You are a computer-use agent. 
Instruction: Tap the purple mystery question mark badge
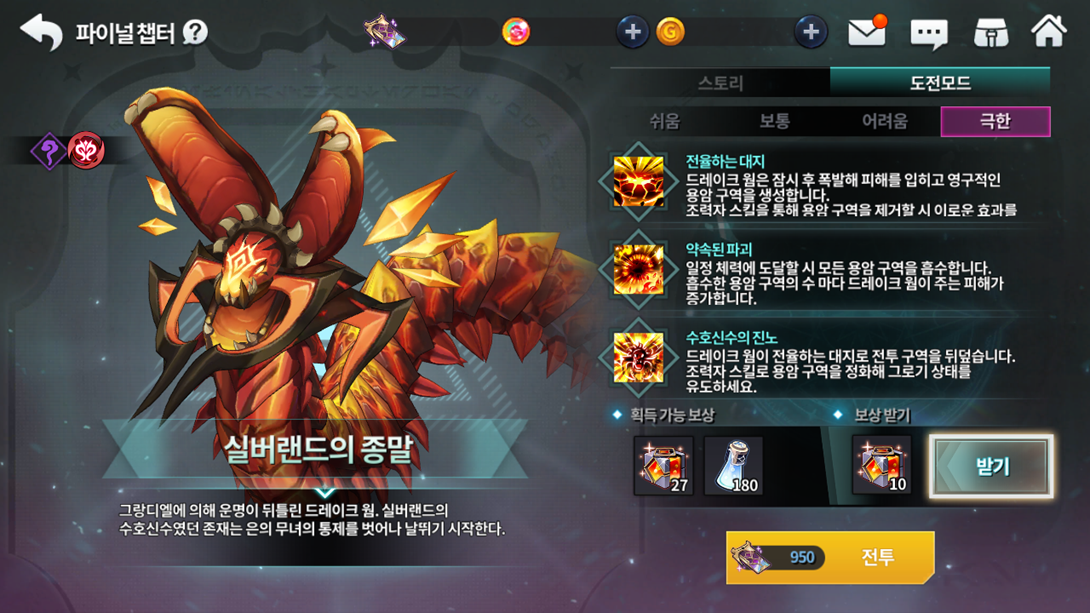pyautogui.click(x=49, y=152)
